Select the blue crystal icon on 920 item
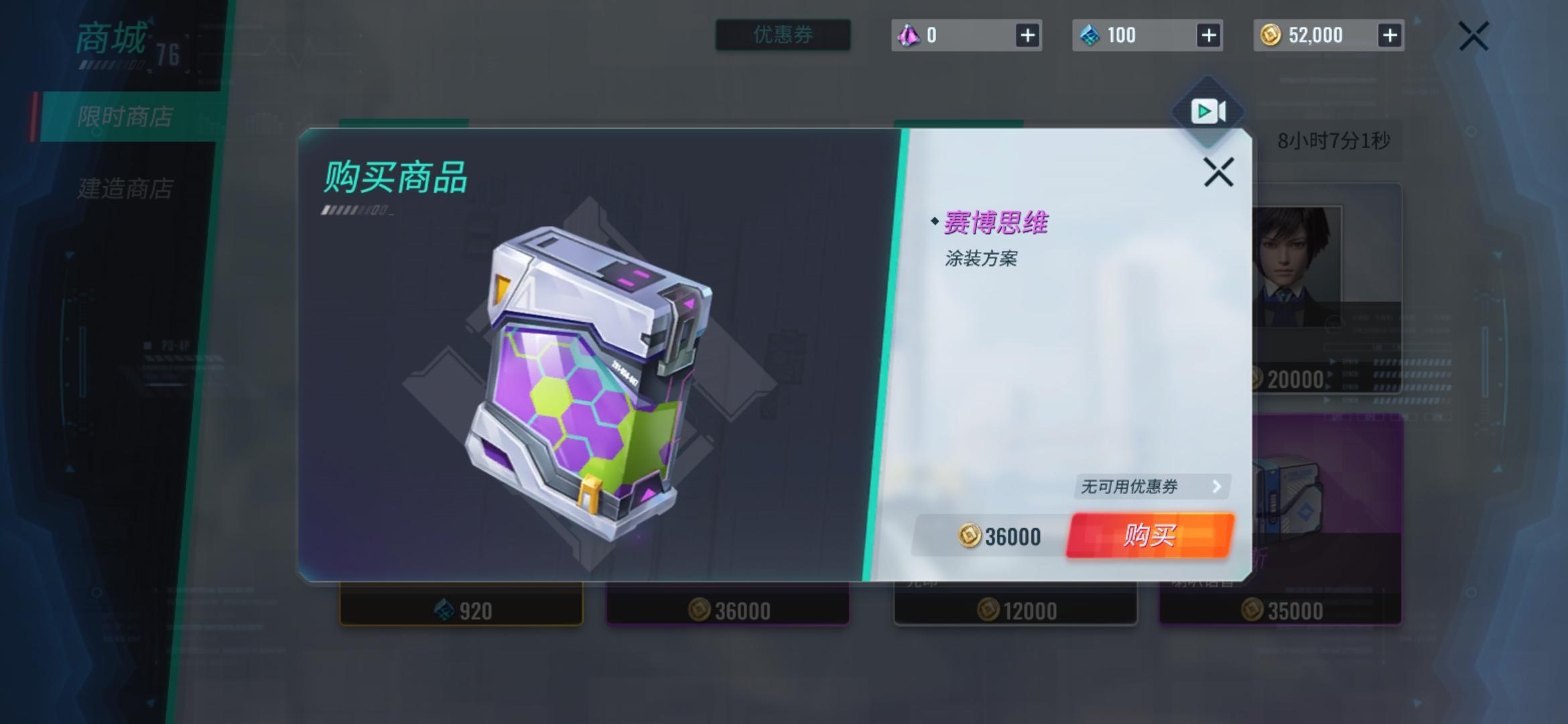Viewport: 1568px width, 724px height. pyautogui.click(x=444, y=609)
